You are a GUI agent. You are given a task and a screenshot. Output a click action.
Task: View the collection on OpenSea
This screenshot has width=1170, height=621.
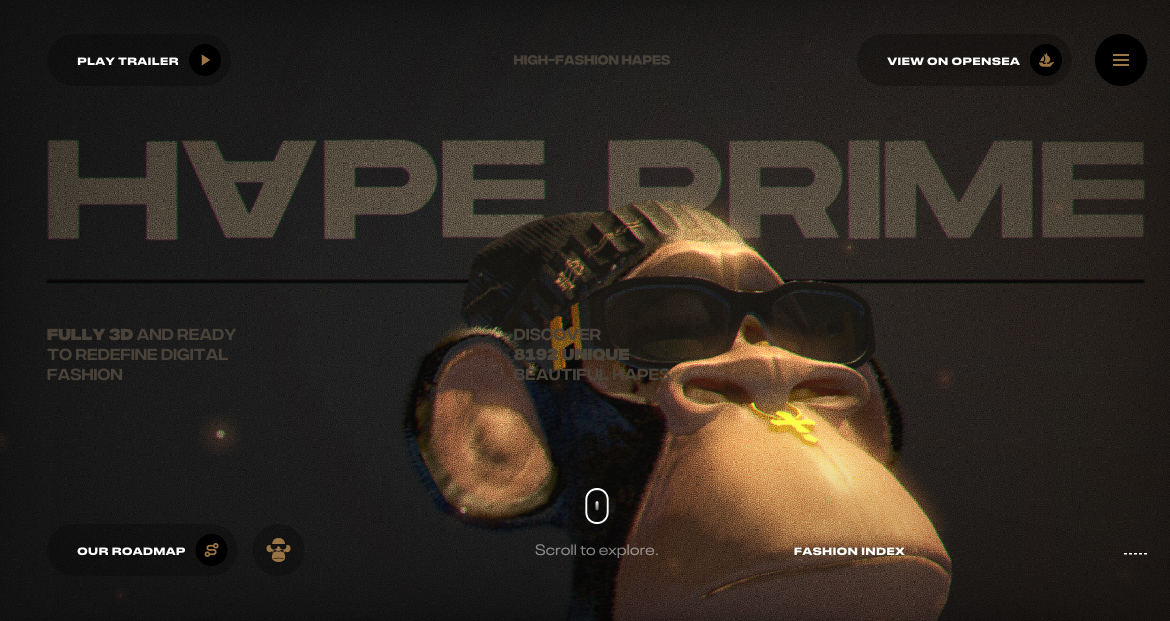(964, 61)
